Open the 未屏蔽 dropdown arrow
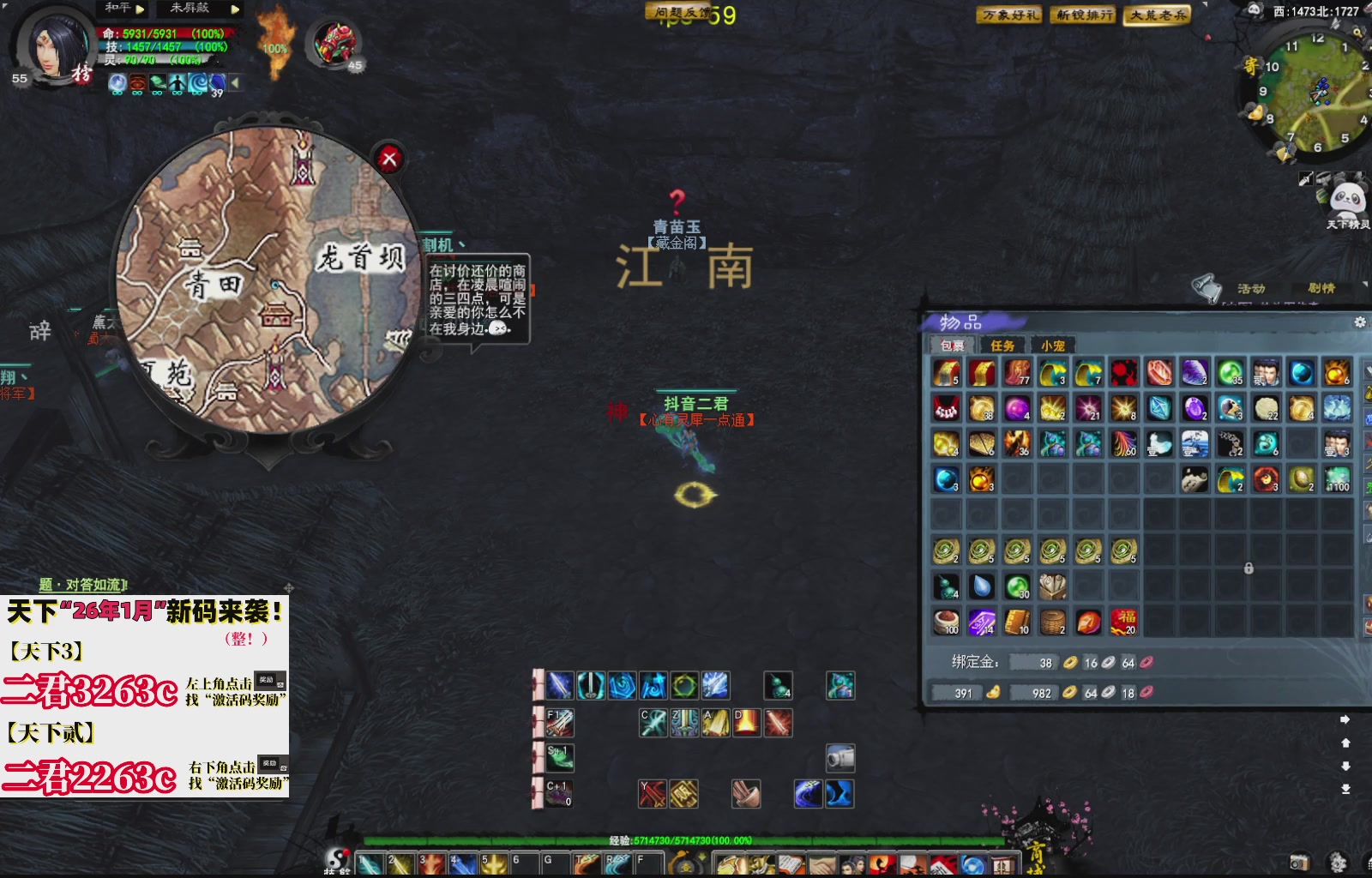The height and width of the screenshot is (878, 1372). 235,9
